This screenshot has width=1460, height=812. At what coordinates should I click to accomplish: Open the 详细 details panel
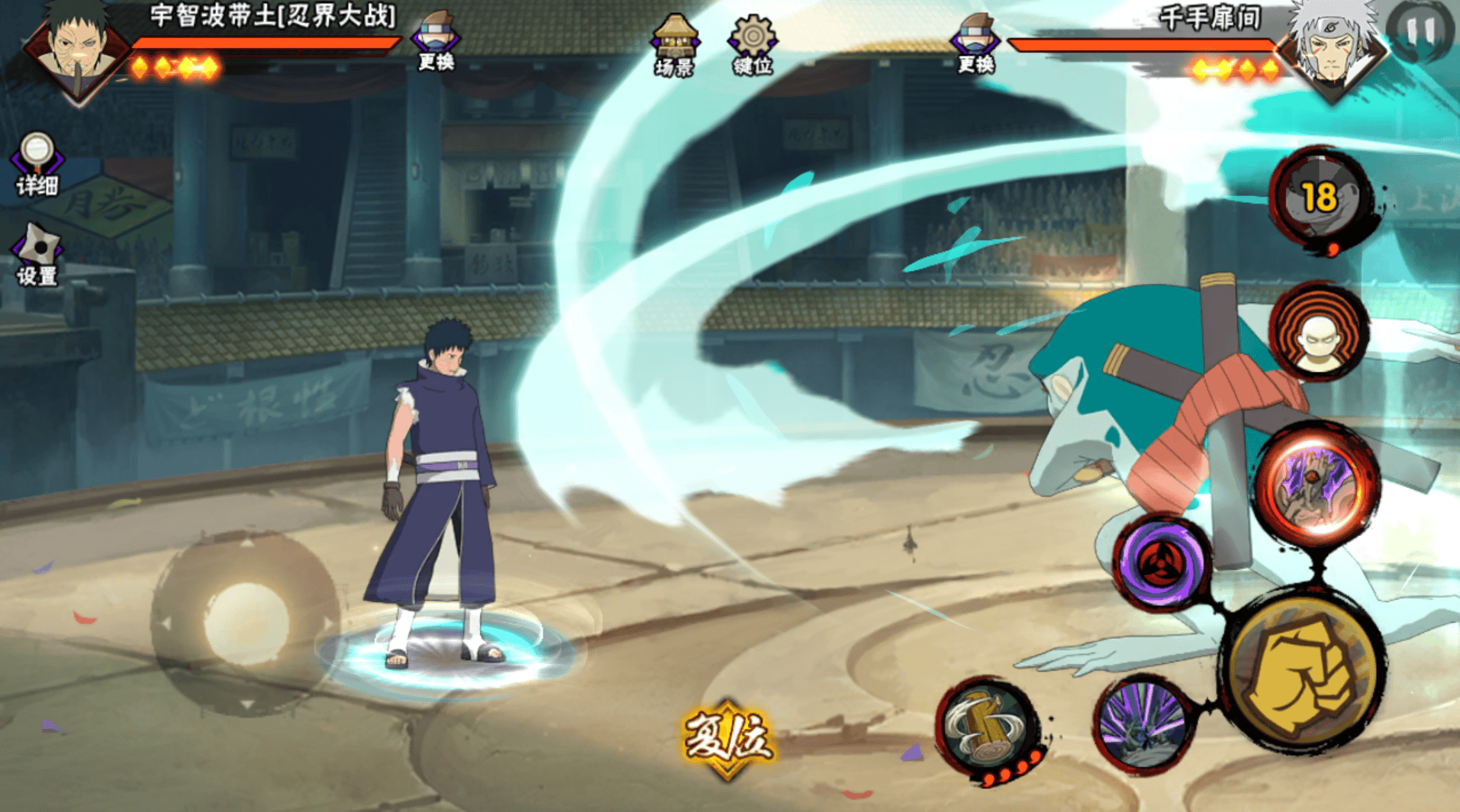click(x=37, y=163)
